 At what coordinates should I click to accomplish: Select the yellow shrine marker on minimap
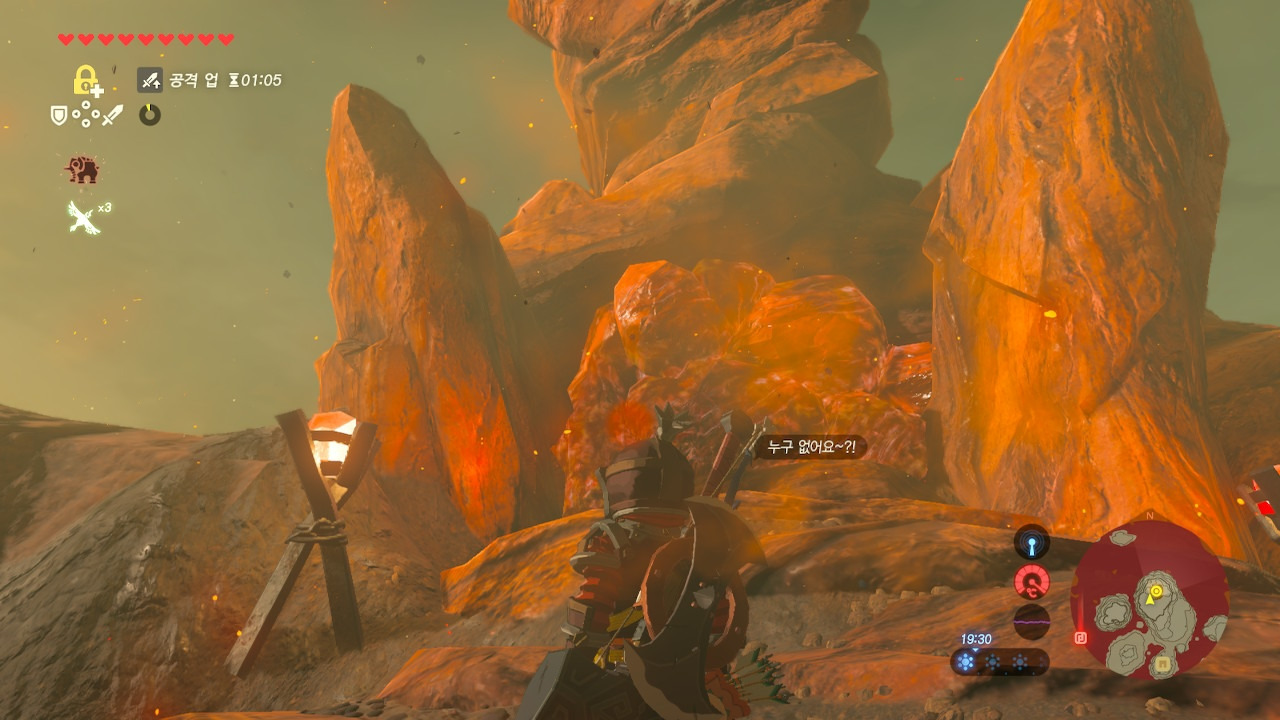tap(1163, 663)
